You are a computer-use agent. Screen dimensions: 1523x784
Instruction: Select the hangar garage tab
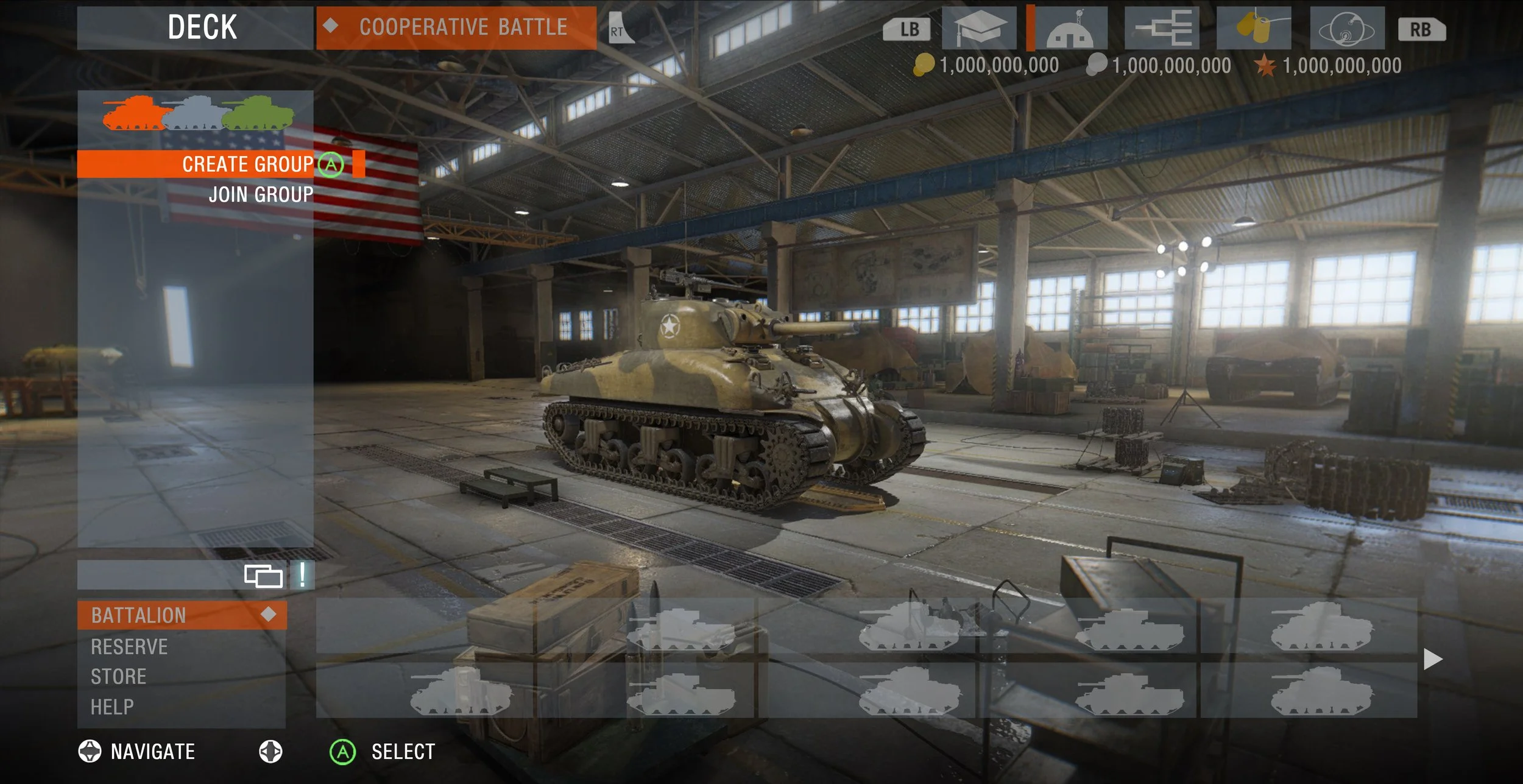[x=1070, y=29]
